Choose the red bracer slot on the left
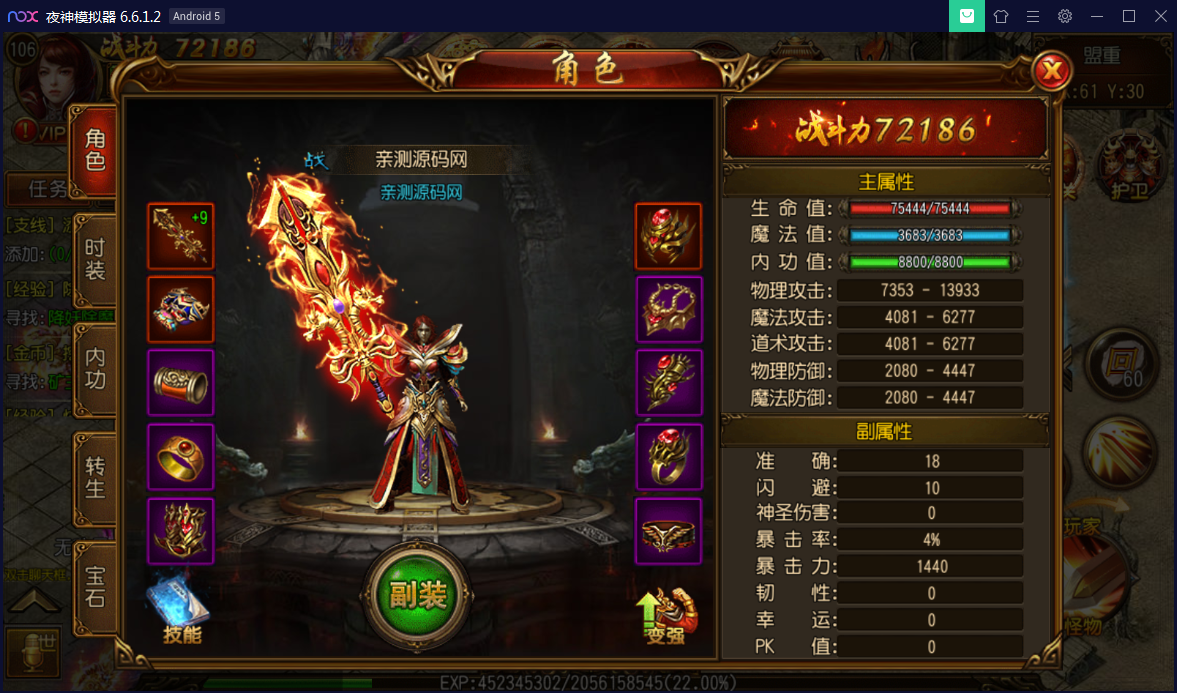 point(180,382)
